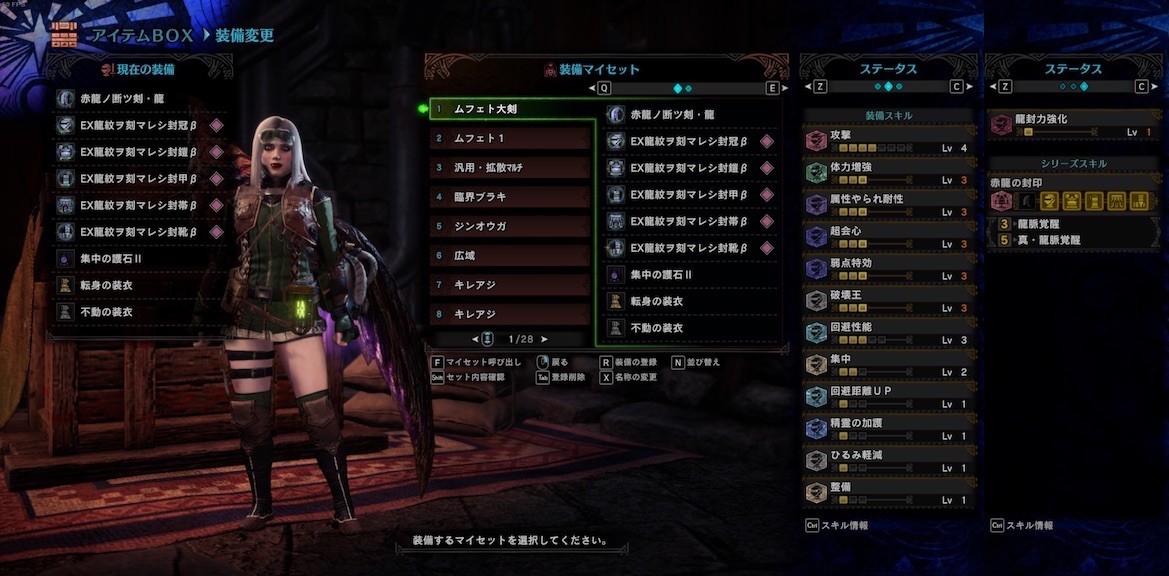
Task: Select the 弱点特効 skill row
Action: (x=888, y=268)
